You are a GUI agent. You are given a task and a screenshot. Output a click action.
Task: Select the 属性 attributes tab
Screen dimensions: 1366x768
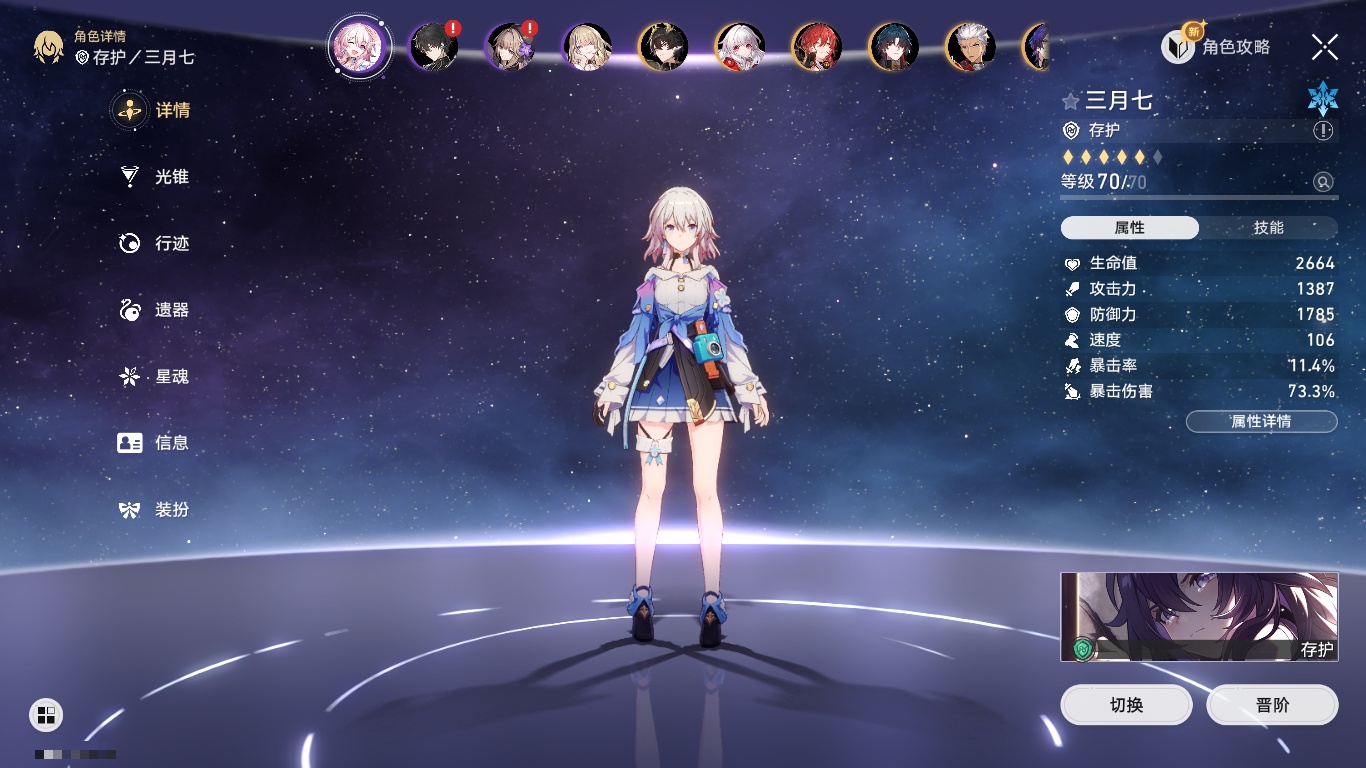1129,228
